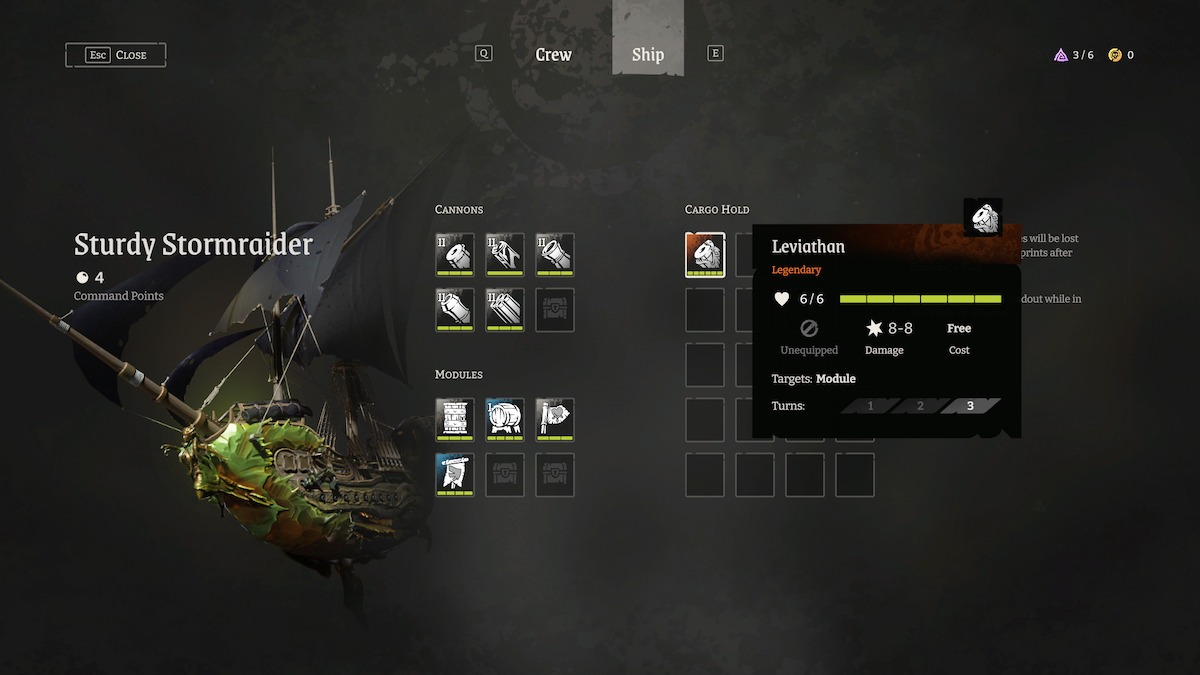
Task: Click the empty locked cannon slot
Action: [555, 310]
